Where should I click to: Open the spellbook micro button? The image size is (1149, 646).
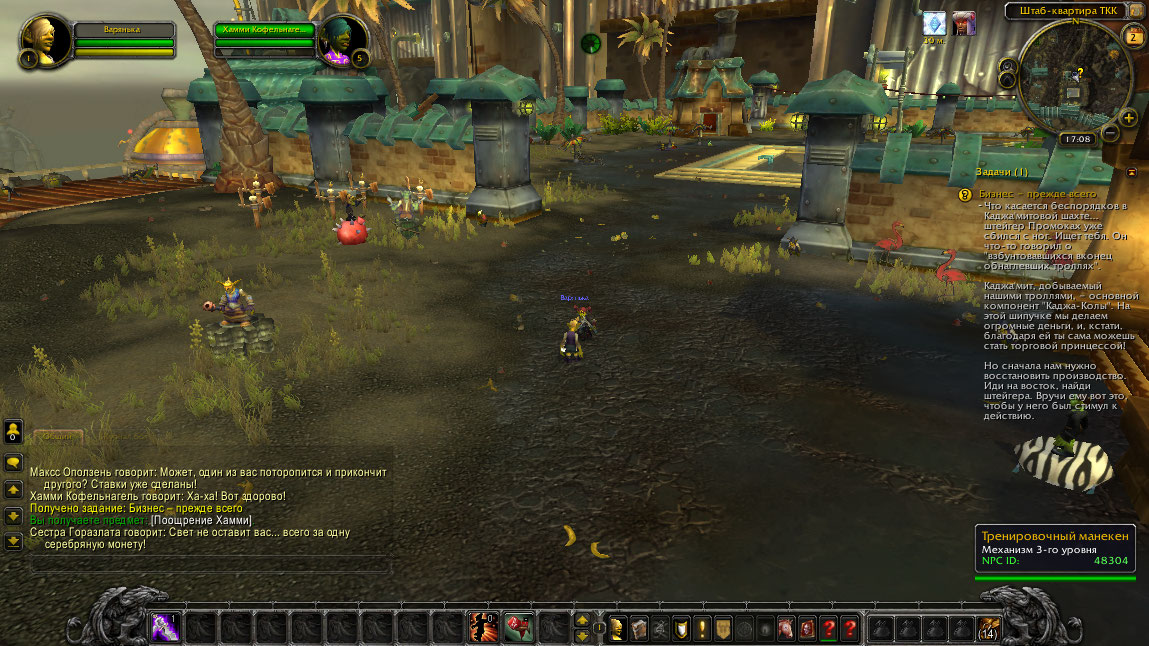[x=640, y=628]
